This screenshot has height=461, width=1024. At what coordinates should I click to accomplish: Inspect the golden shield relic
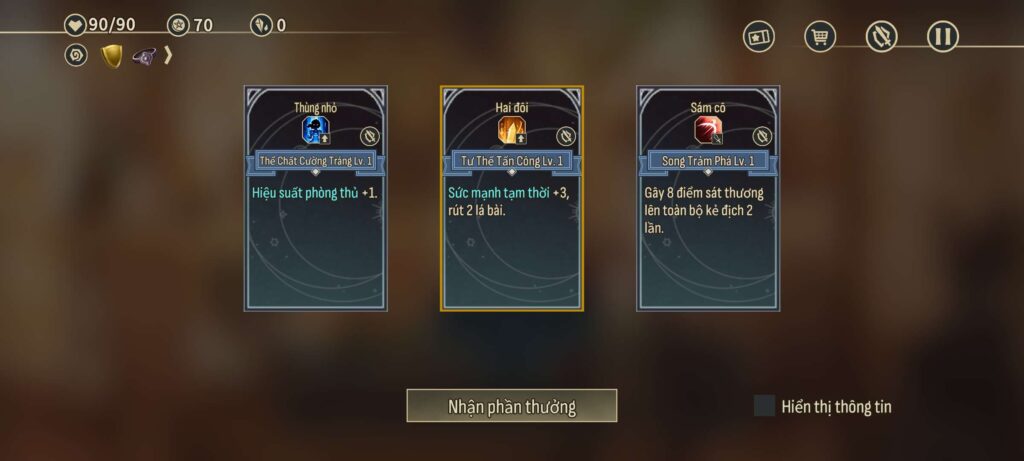point(112,56)
